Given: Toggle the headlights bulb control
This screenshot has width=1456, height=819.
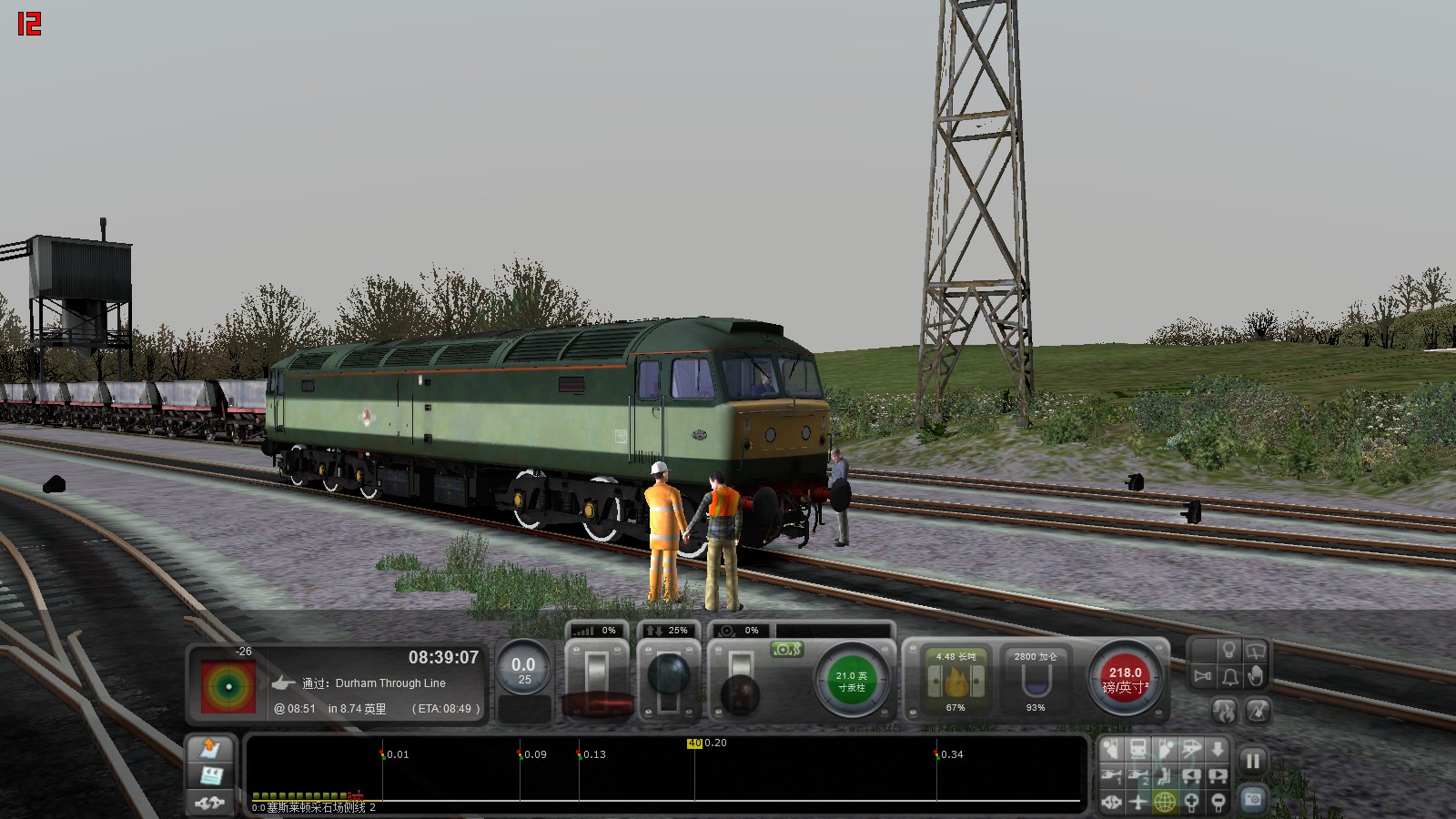Looking at the screenshot, I should click(x=1228, y=650).
